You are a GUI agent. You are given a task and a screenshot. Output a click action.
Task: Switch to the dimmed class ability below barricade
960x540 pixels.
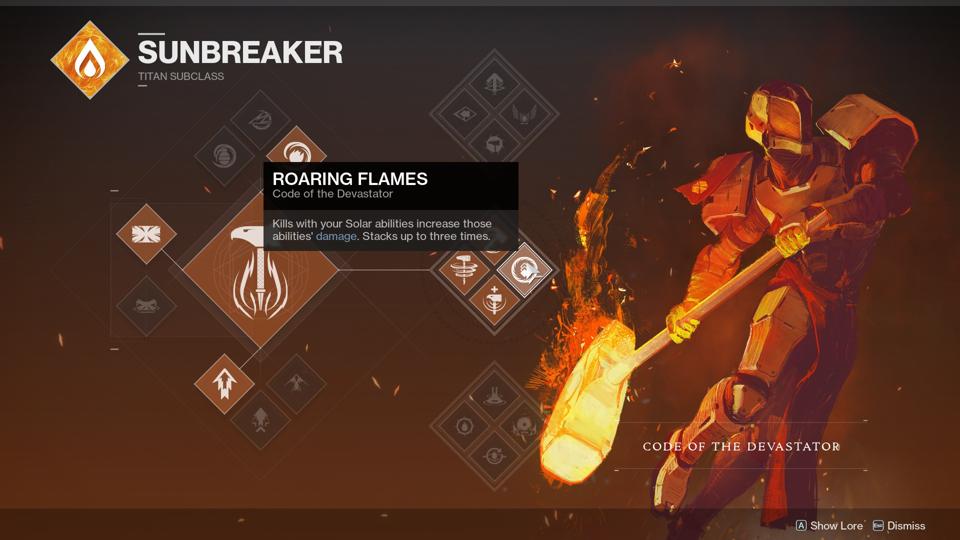click(x=146, y=304)
